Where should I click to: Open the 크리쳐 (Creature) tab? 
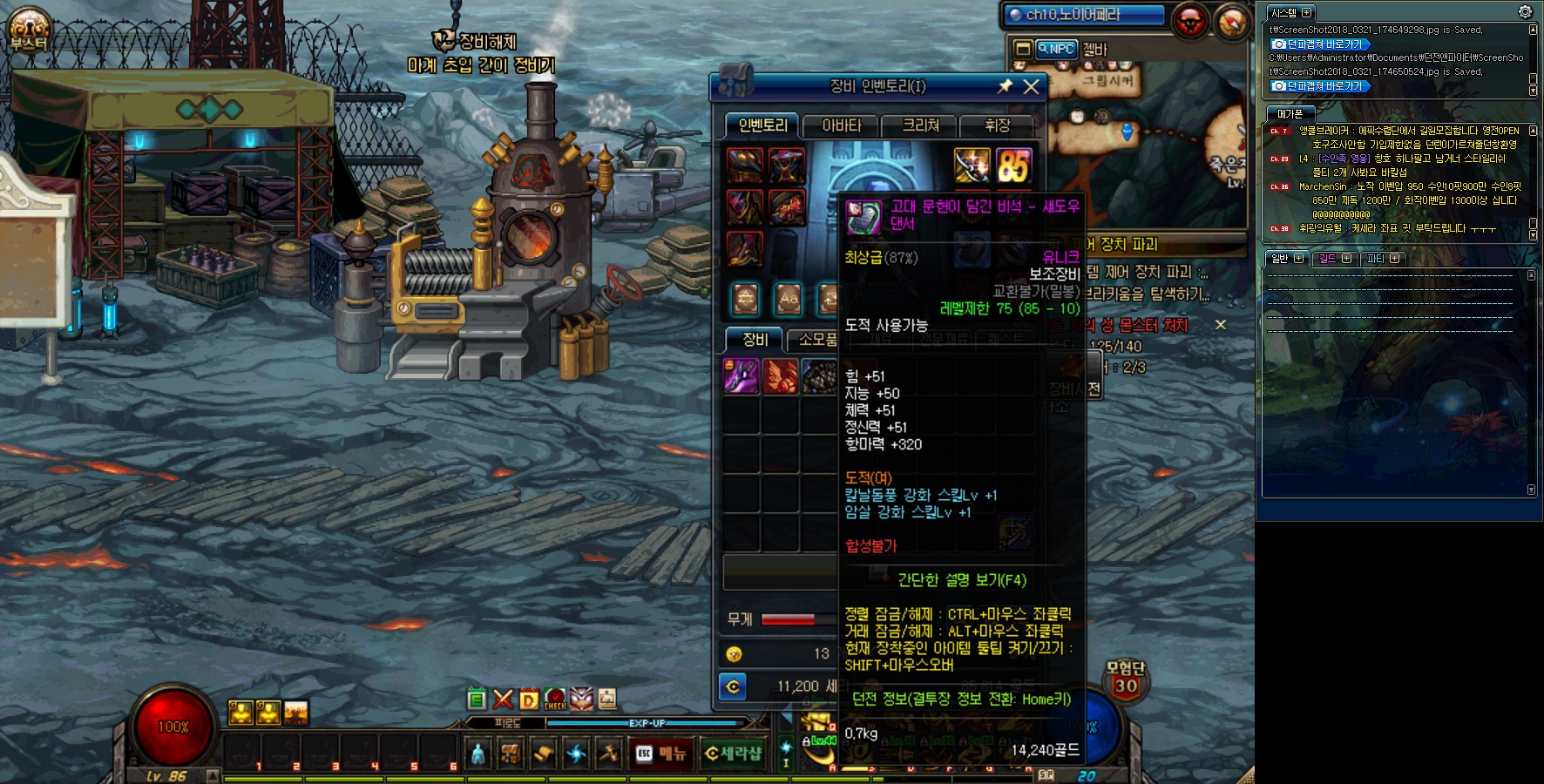tap(920, 126)
